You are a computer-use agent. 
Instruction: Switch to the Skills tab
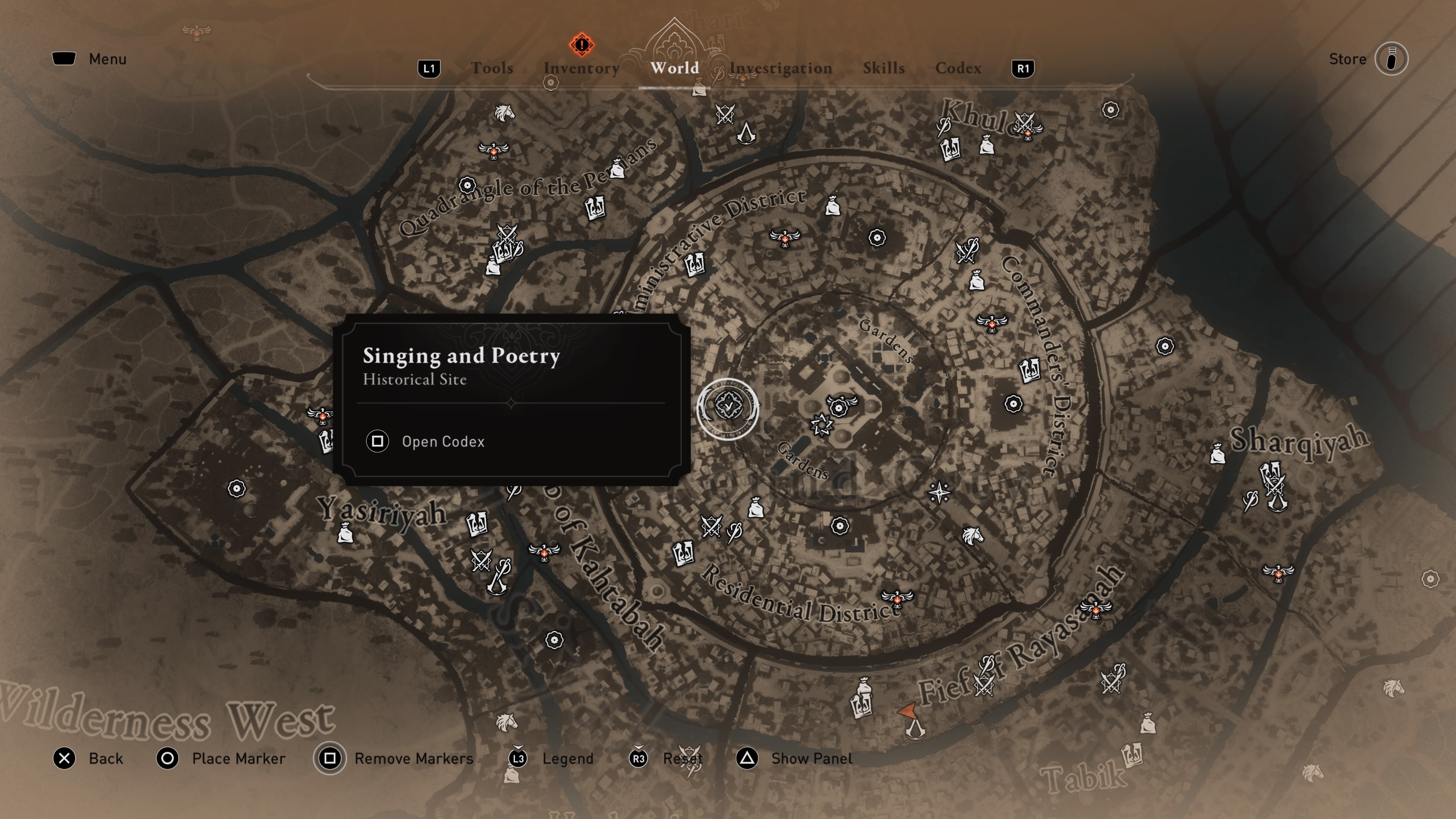coord(883,68)
